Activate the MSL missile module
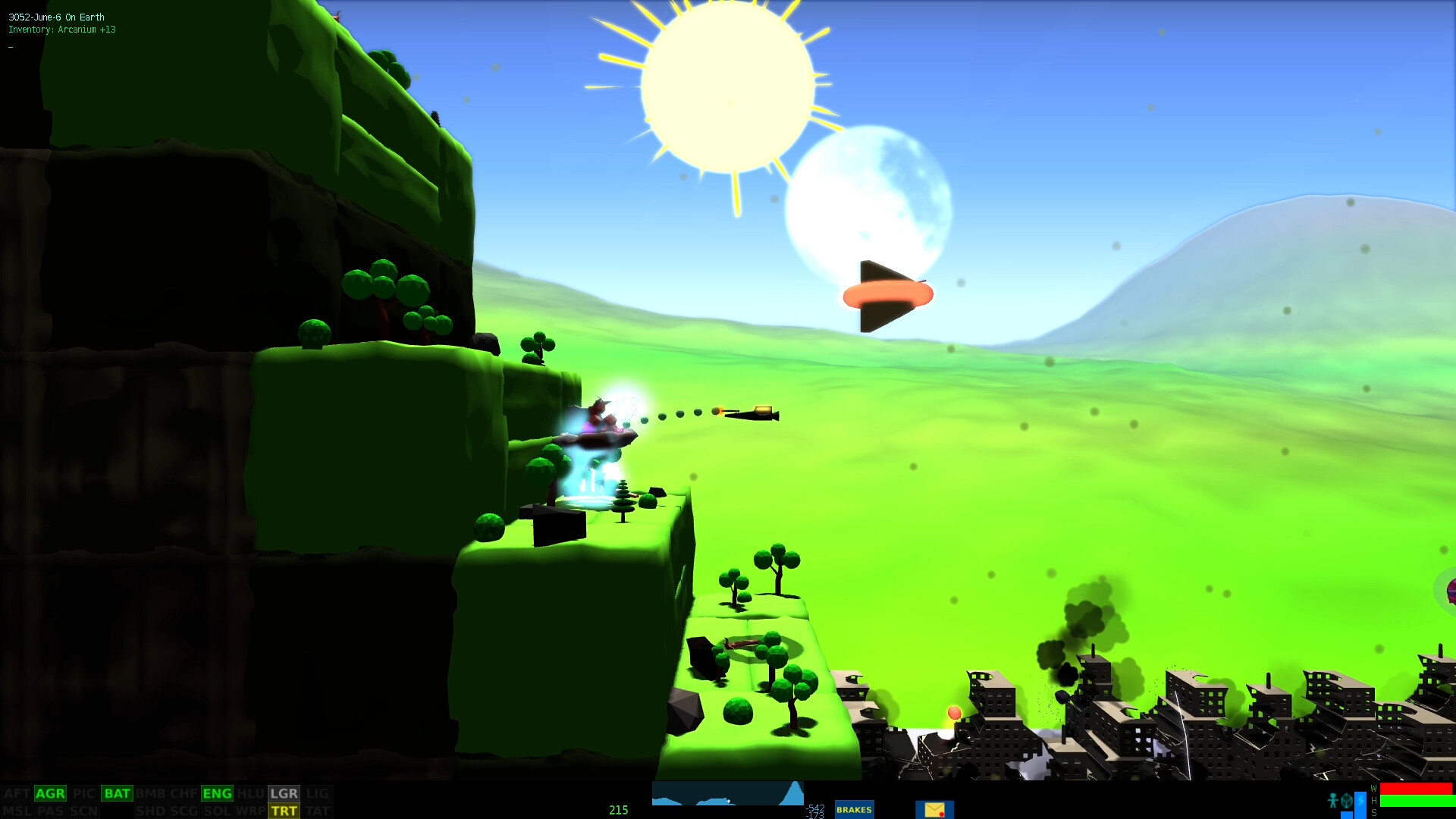 coord(17,811)
